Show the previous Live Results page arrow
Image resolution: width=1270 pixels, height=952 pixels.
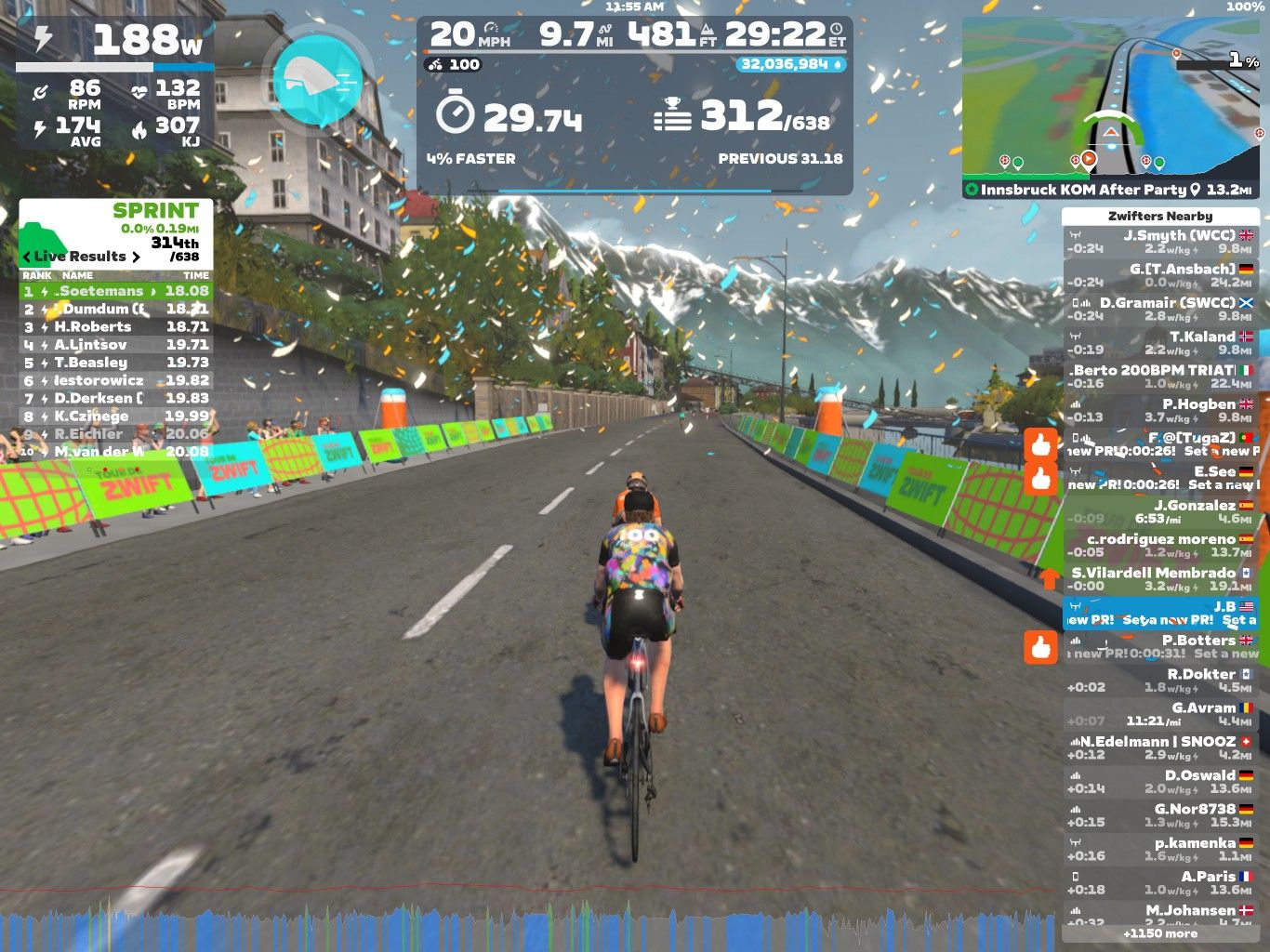pos(27,257)
